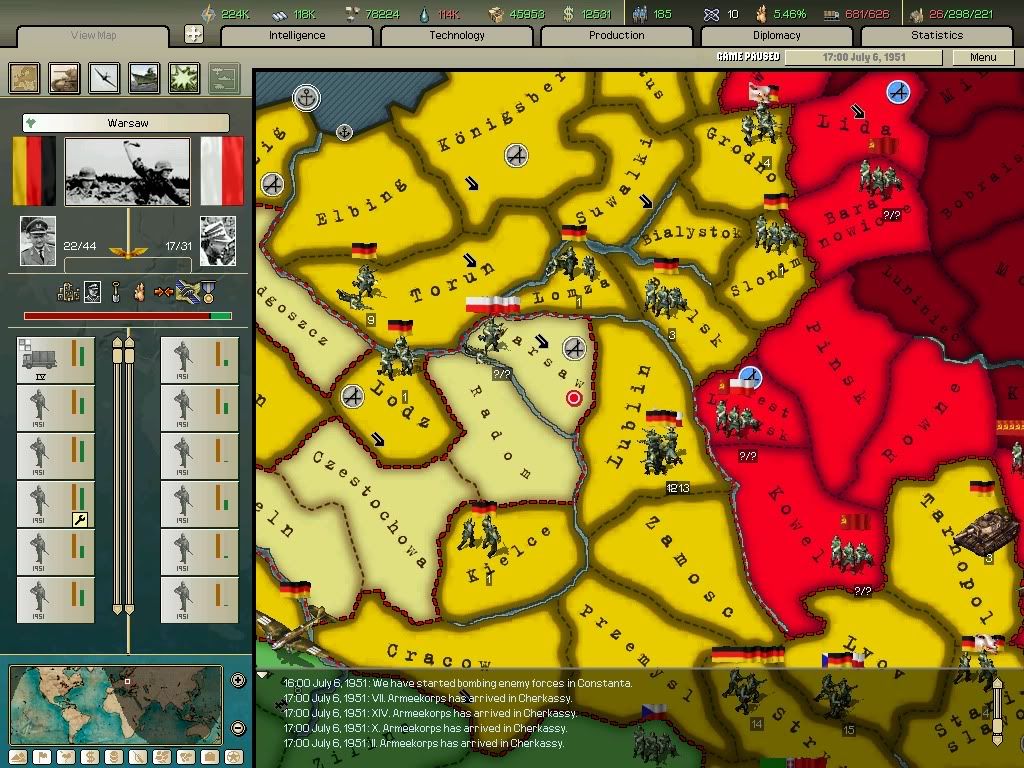The width and height of the screenshot is (1024, 768).
Task: Open the Production screen
Action: [x=617, y=36]
